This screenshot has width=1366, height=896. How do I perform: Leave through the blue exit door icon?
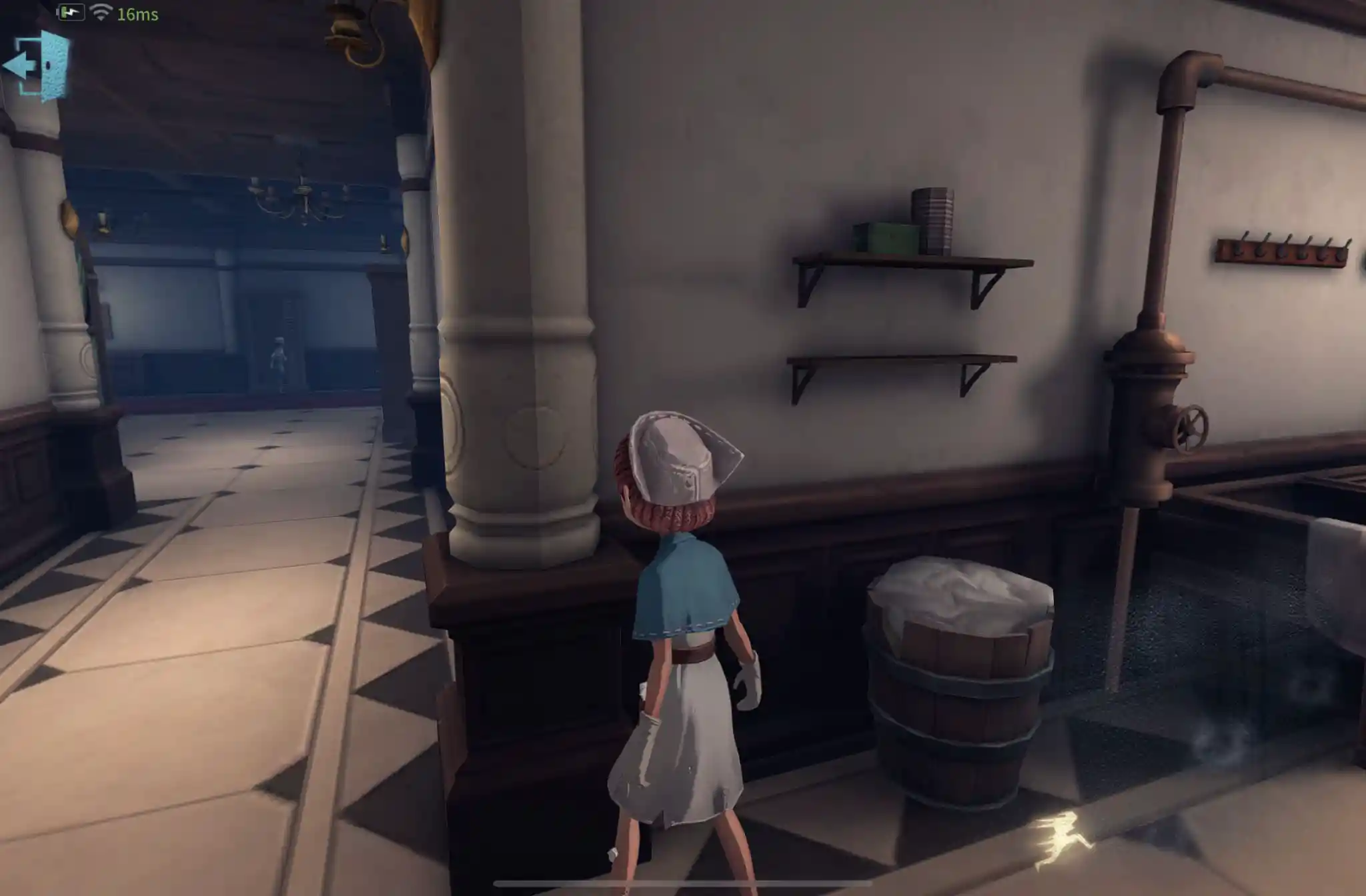pos(38,65)
